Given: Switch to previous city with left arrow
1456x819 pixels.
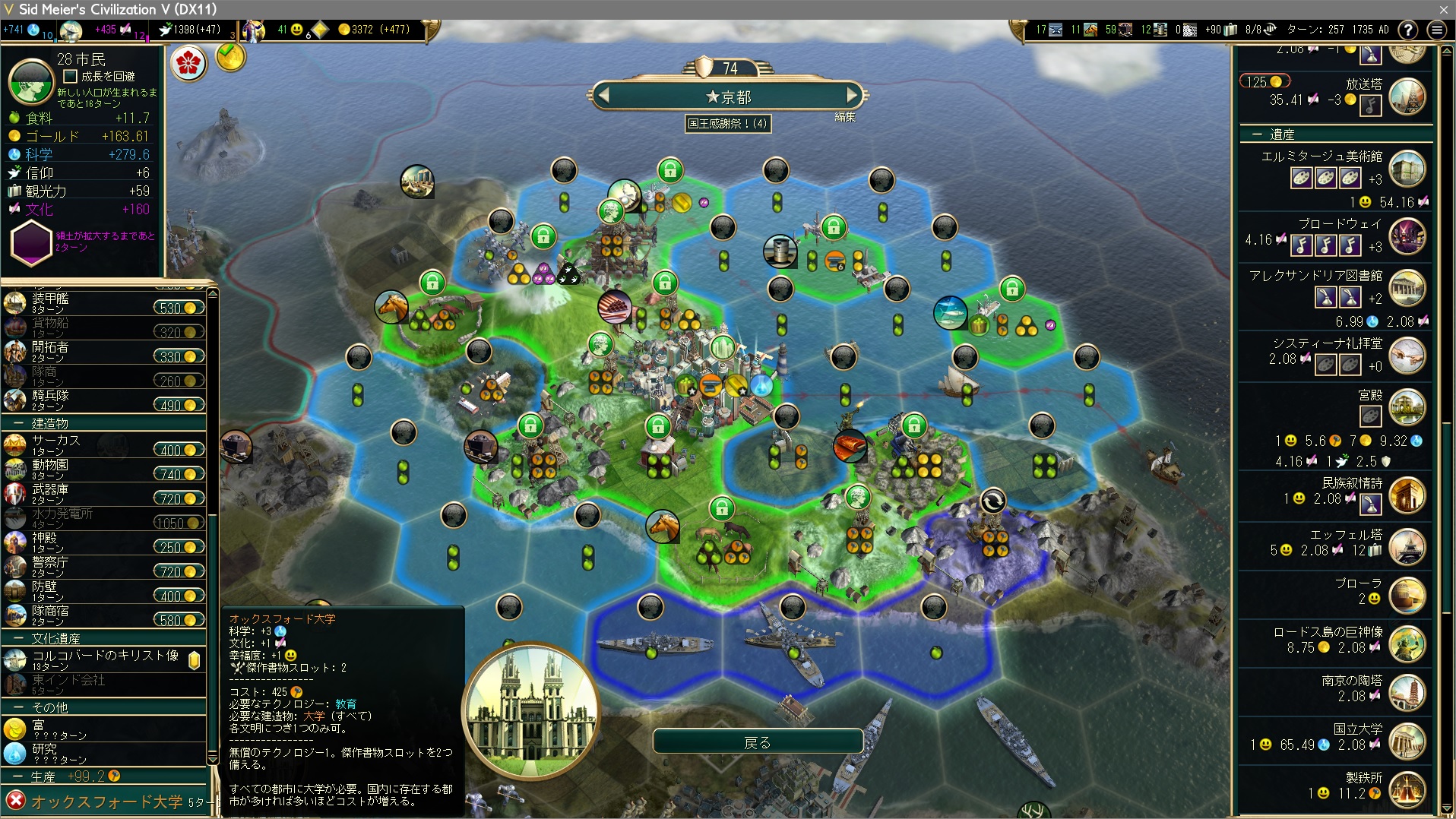Looking at the screenshot, I should click(x=604, y=96).
